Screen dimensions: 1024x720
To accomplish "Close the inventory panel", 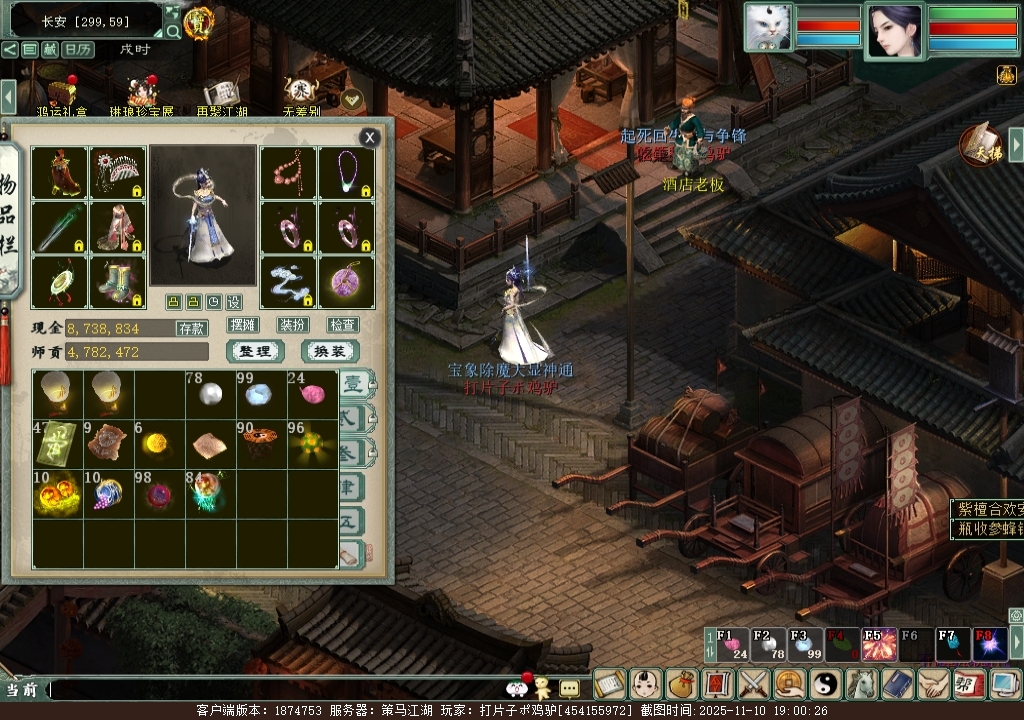I will coord(370,138).
